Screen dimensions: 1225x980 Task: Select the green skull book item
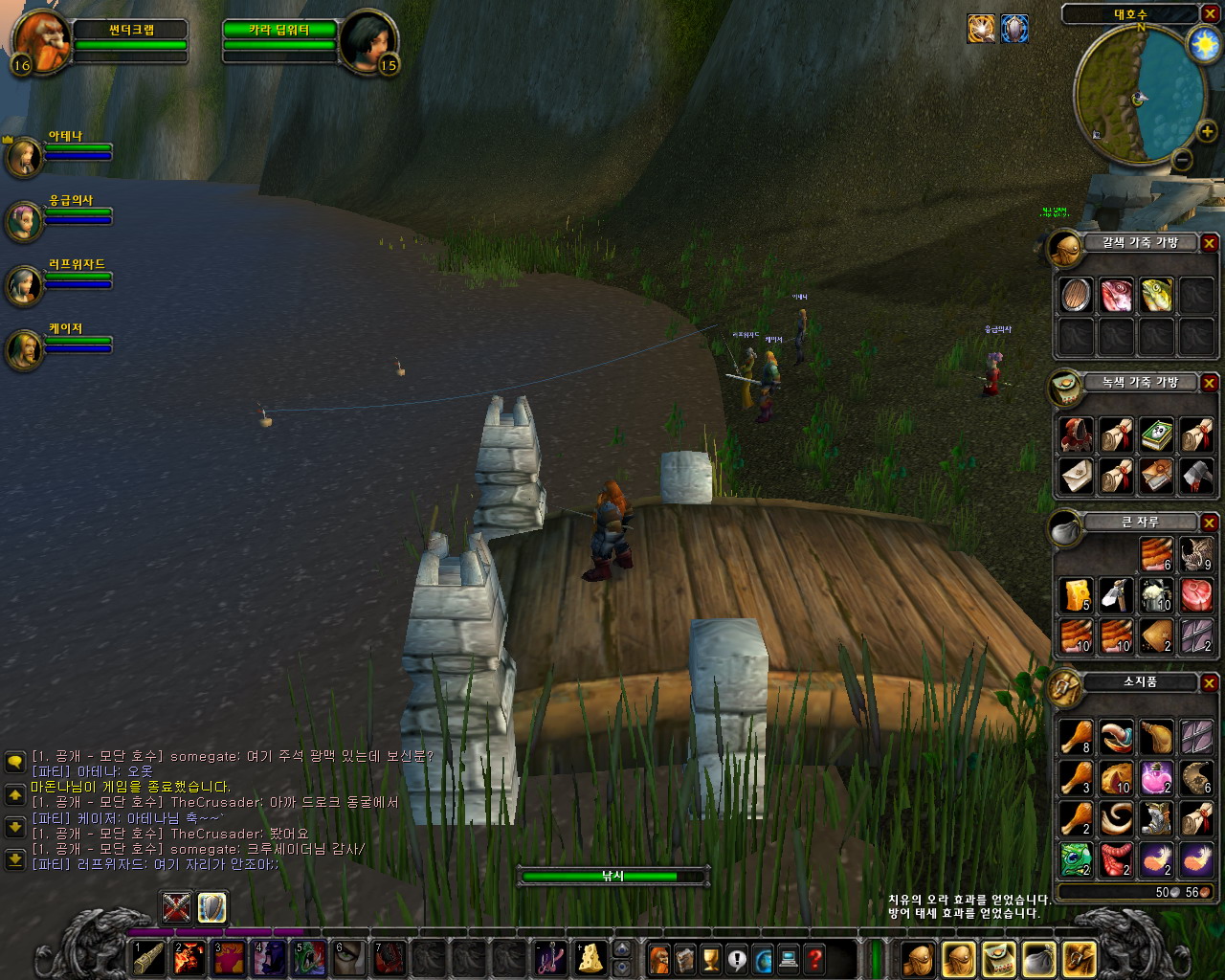tap(1156, 435)
